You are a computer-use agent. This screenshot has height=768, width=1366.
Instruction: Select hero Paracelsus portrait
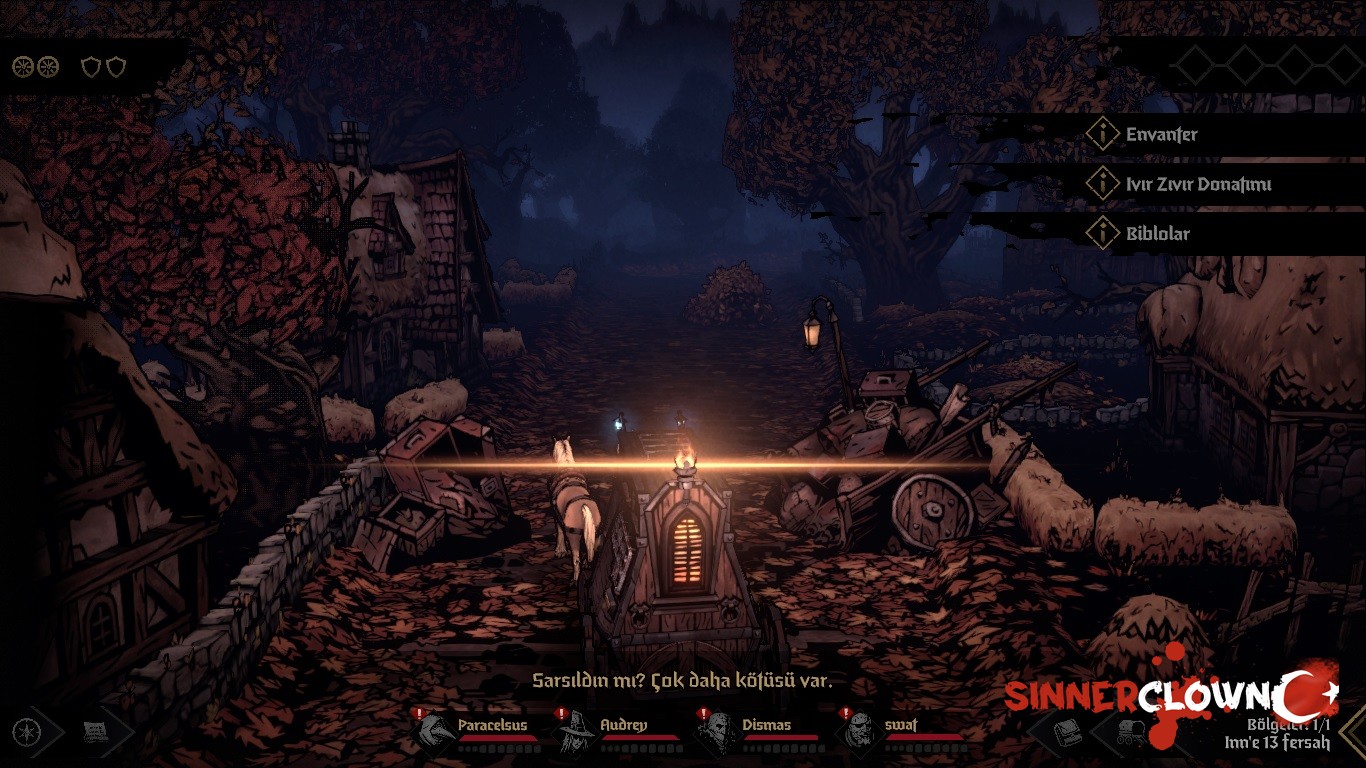tap(435, 732)
